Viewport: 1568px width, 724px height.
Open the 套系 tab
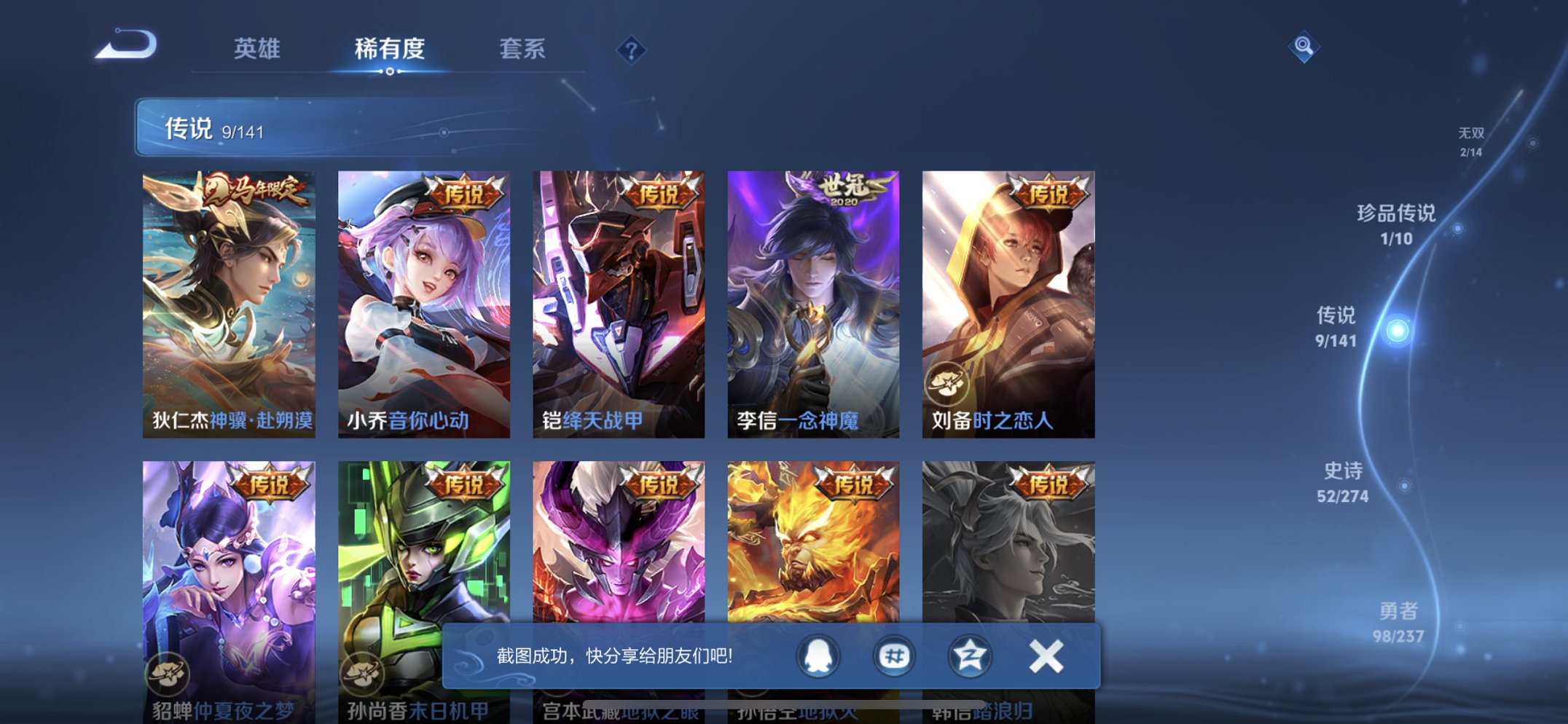point(522,49)
